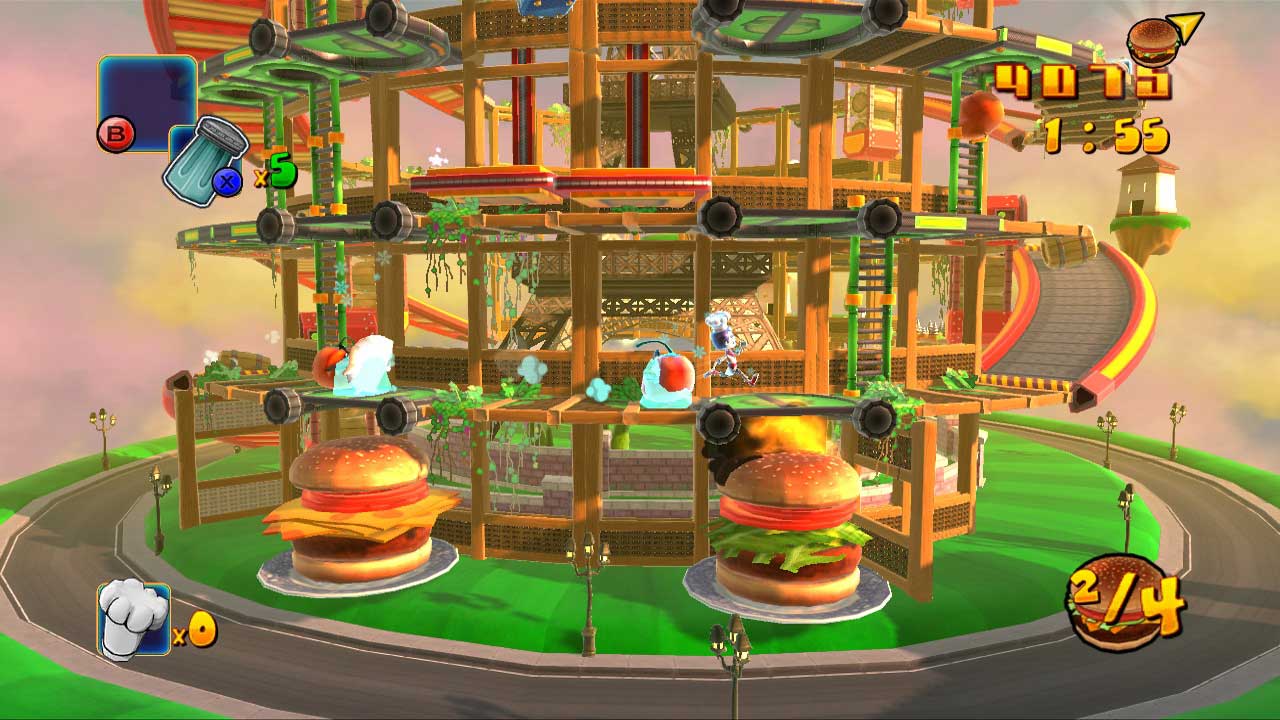Viewport: 1280px width, 720px height.
Task: Select the cheeseburger on the left plate
Action: (360, 510)
